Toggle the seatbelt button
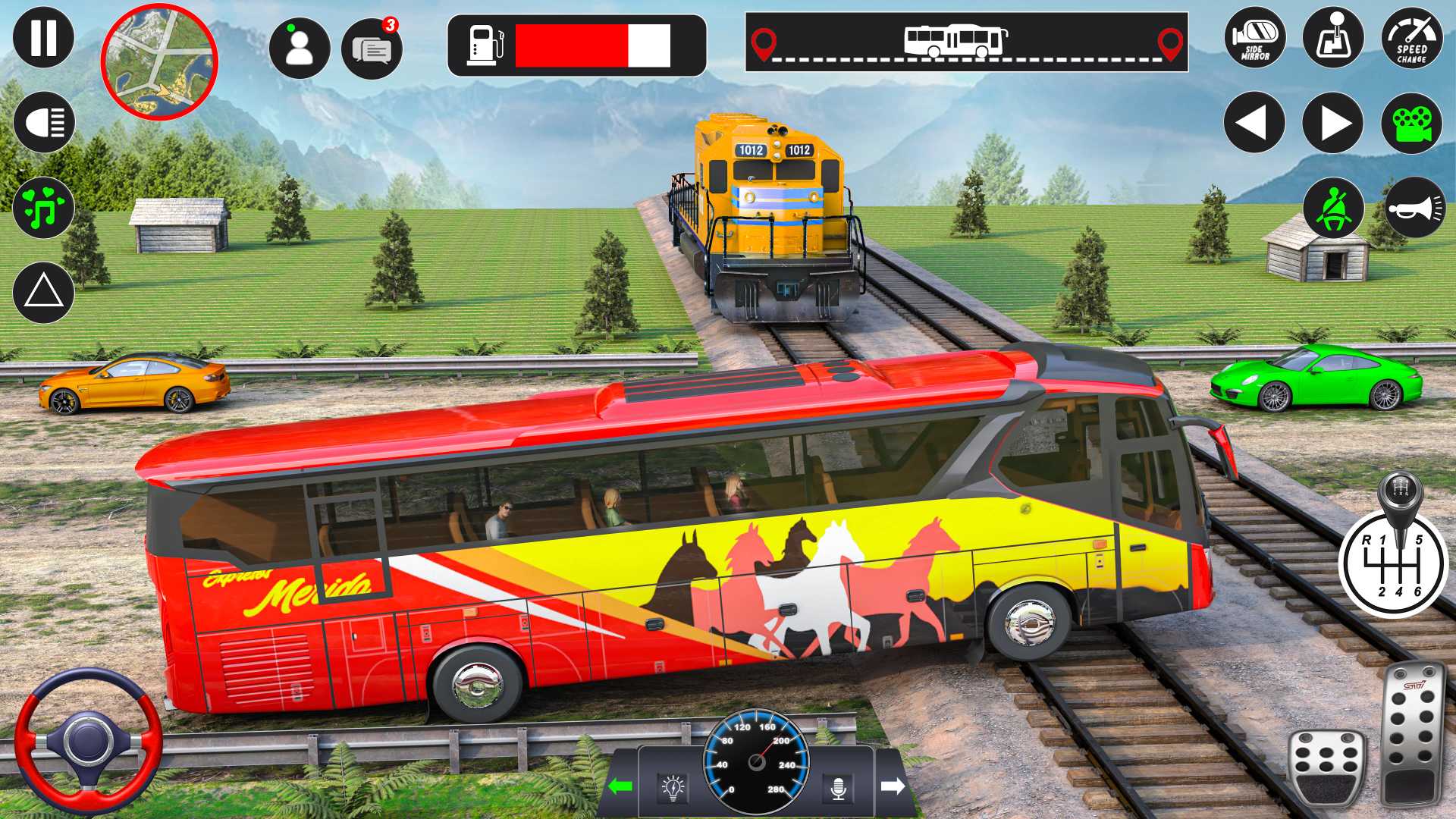The width and height of the screenshot is (1456, 819). (1333, 208)
